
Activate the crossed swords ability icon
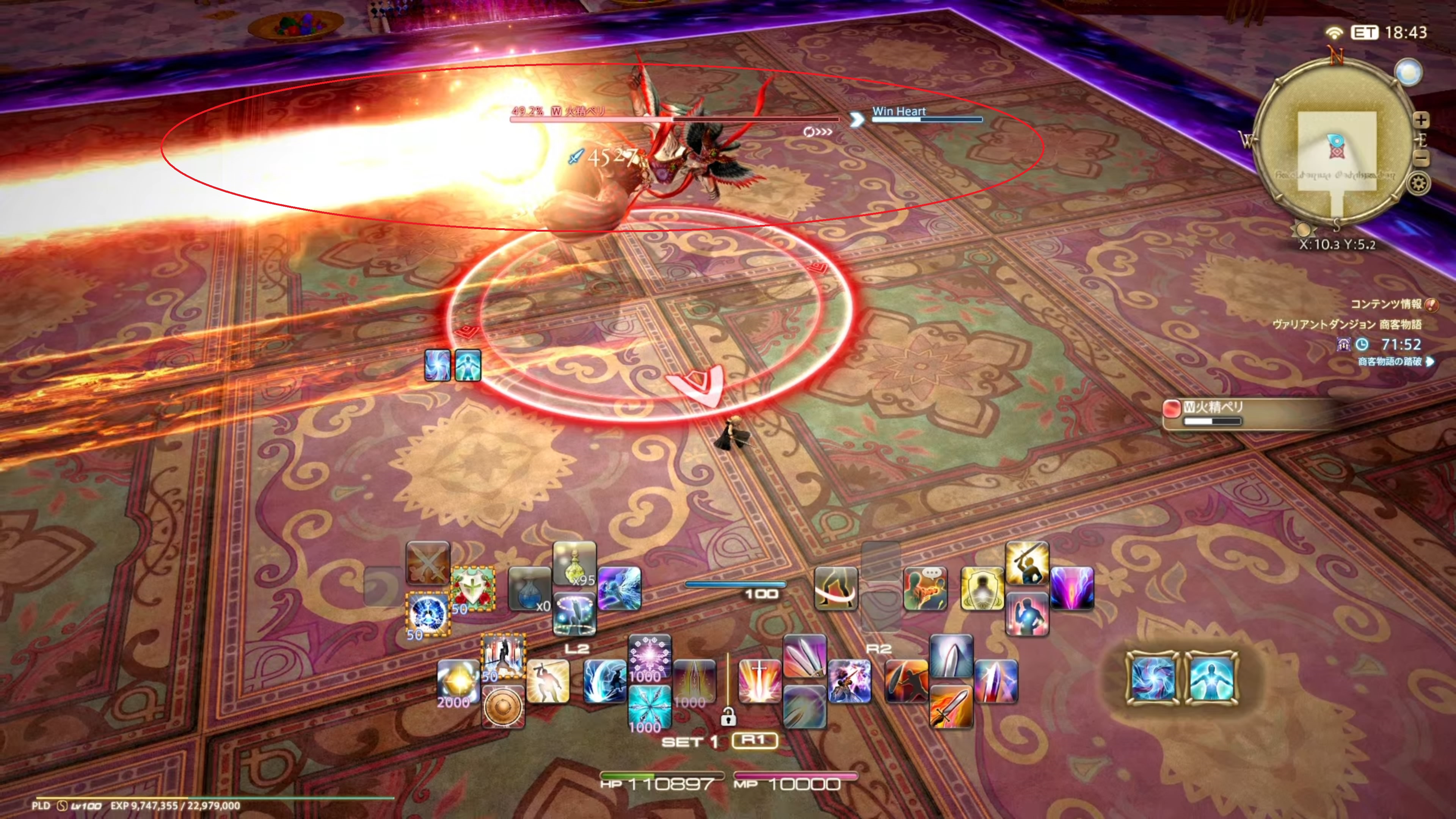pos(428,563)
